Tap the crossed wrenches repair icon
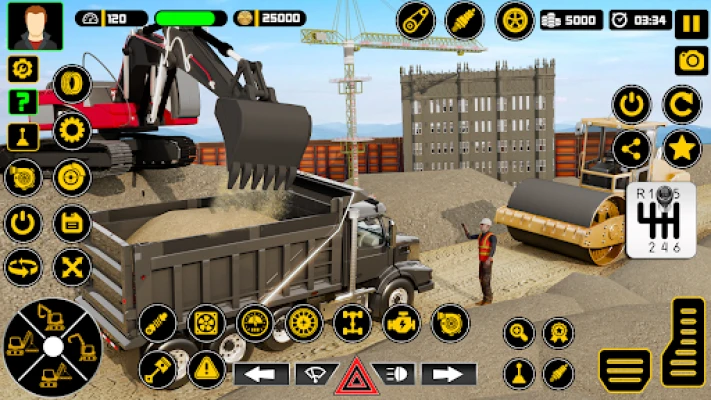This screenshot has width=711, height=400. point(72,267)
